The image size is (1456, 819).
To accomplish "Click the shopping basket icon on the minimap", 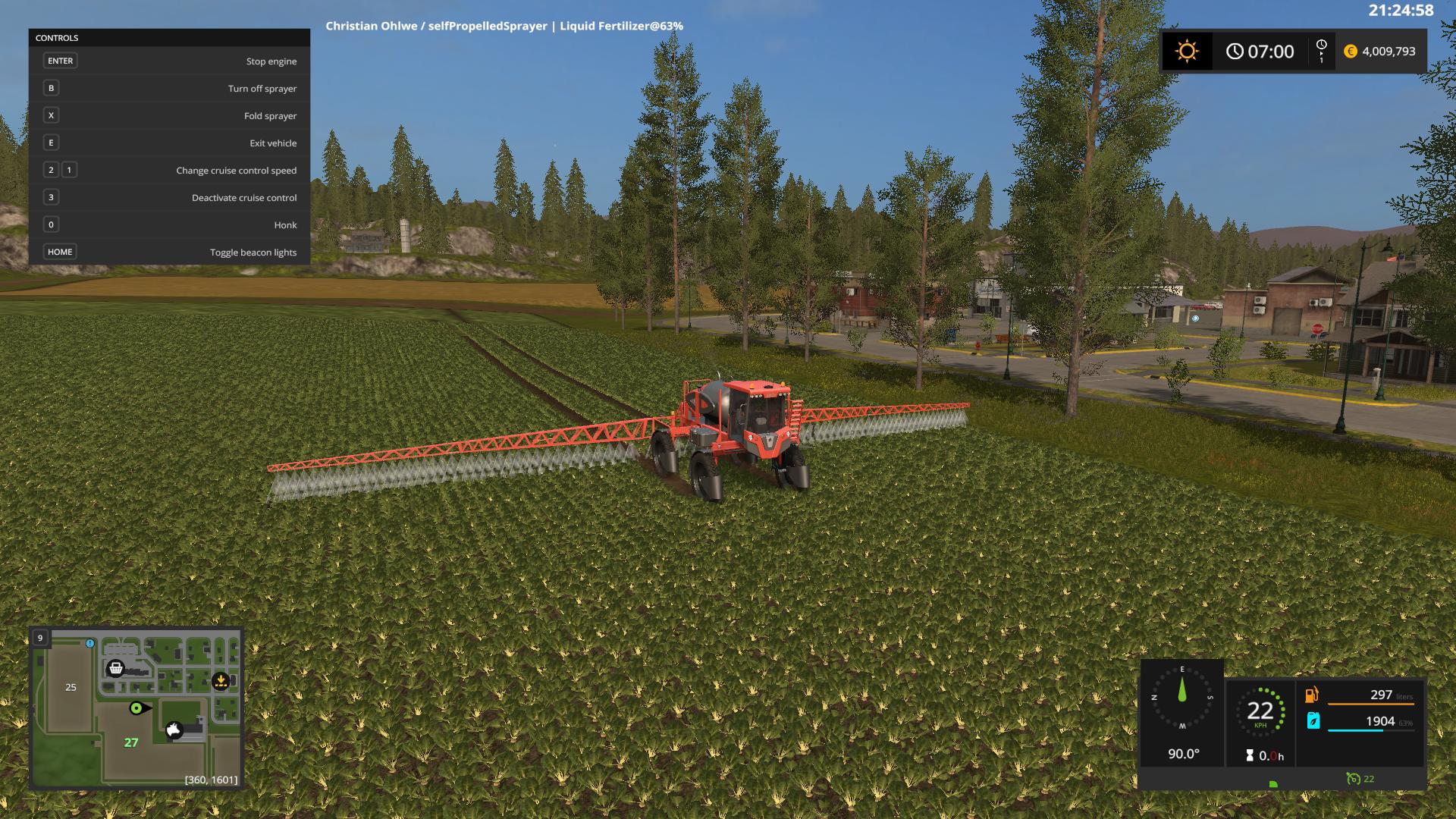I will pos(116,670).
